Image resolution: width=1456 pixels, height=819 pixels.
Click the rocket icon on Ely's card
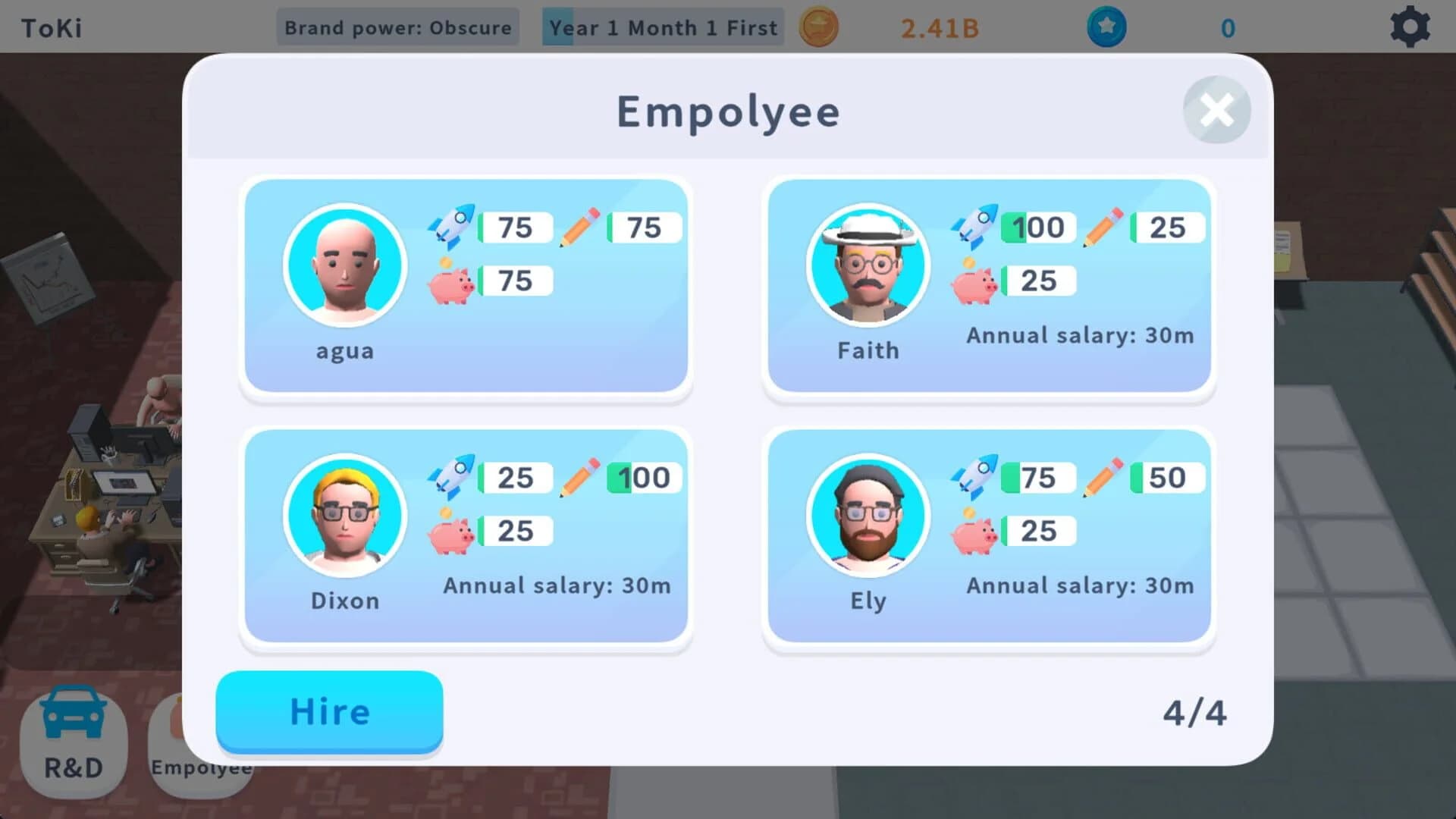(974, 478)
